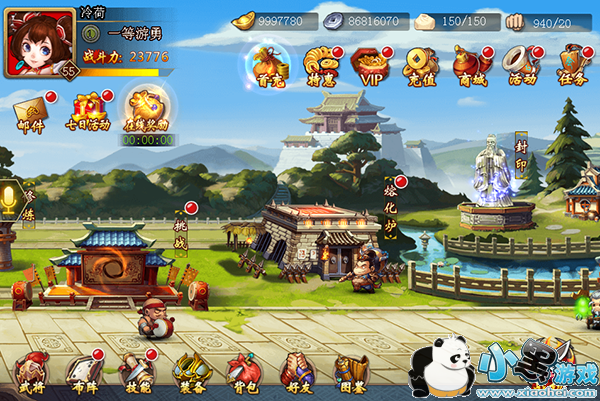Image resolution: width=600 pixels, height=401 pixels.
Task: Open the 图鉴 codex menu
Action: tap(350, 372)
